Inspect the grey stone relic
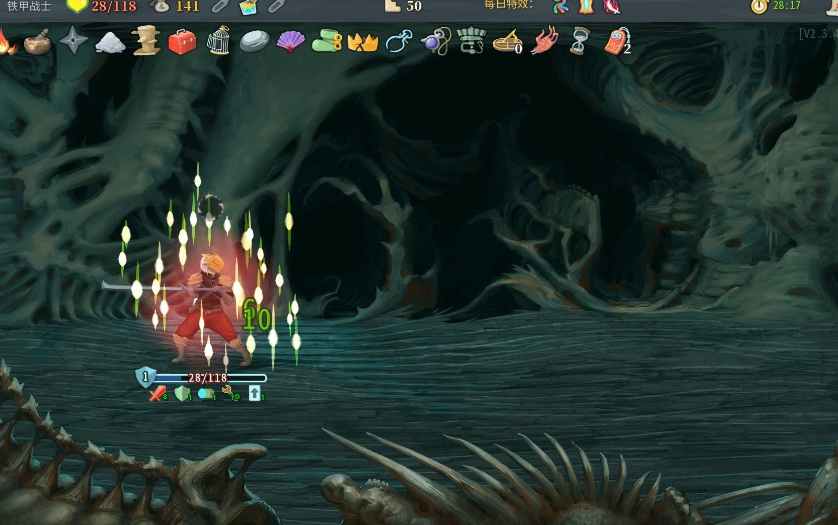The height and width of the screenshot is (525, 838). 254,42
